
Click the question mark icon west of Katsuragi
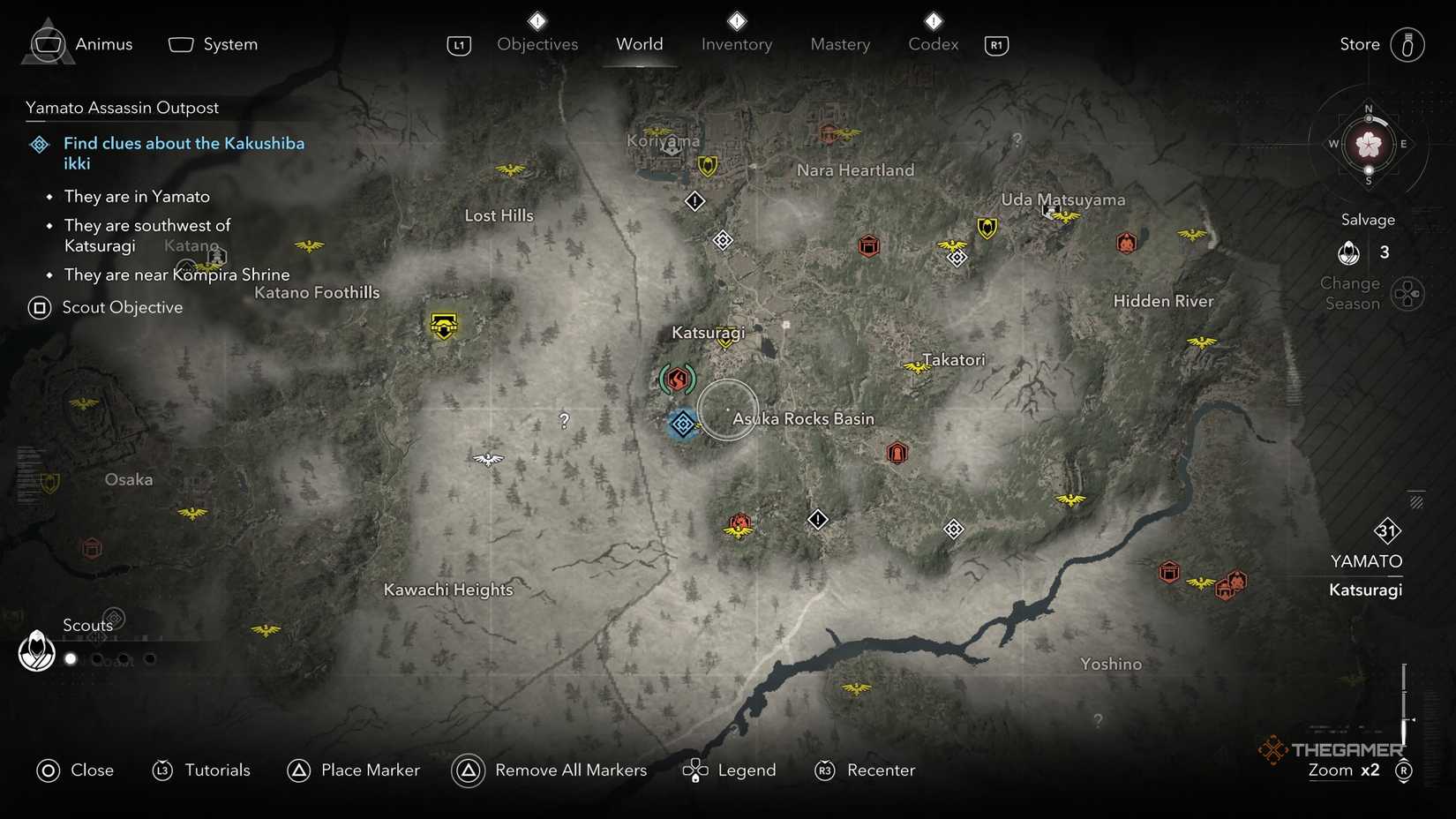point(564,421)
